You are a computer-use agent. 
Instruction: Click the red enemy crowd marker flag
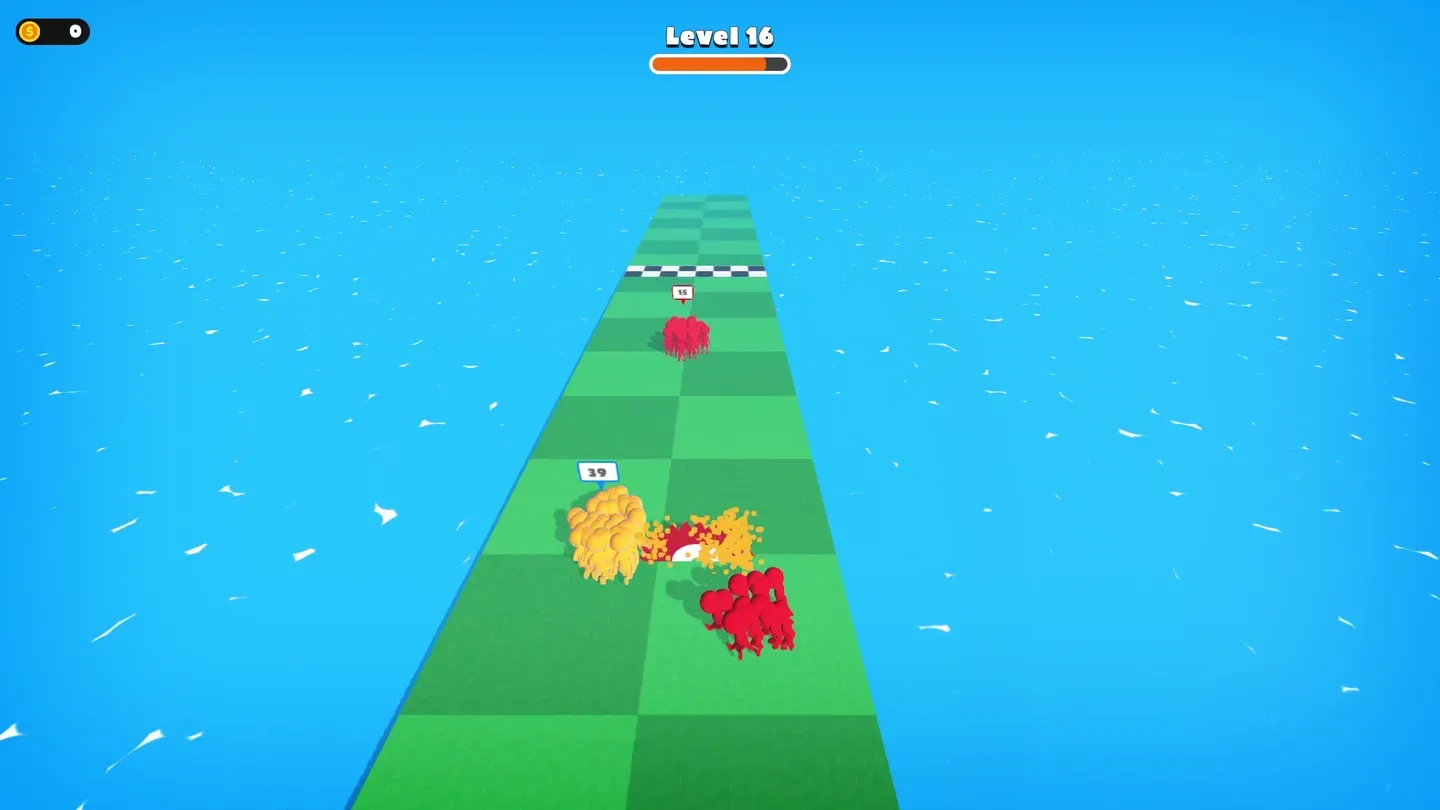click(x=683, y=291)
